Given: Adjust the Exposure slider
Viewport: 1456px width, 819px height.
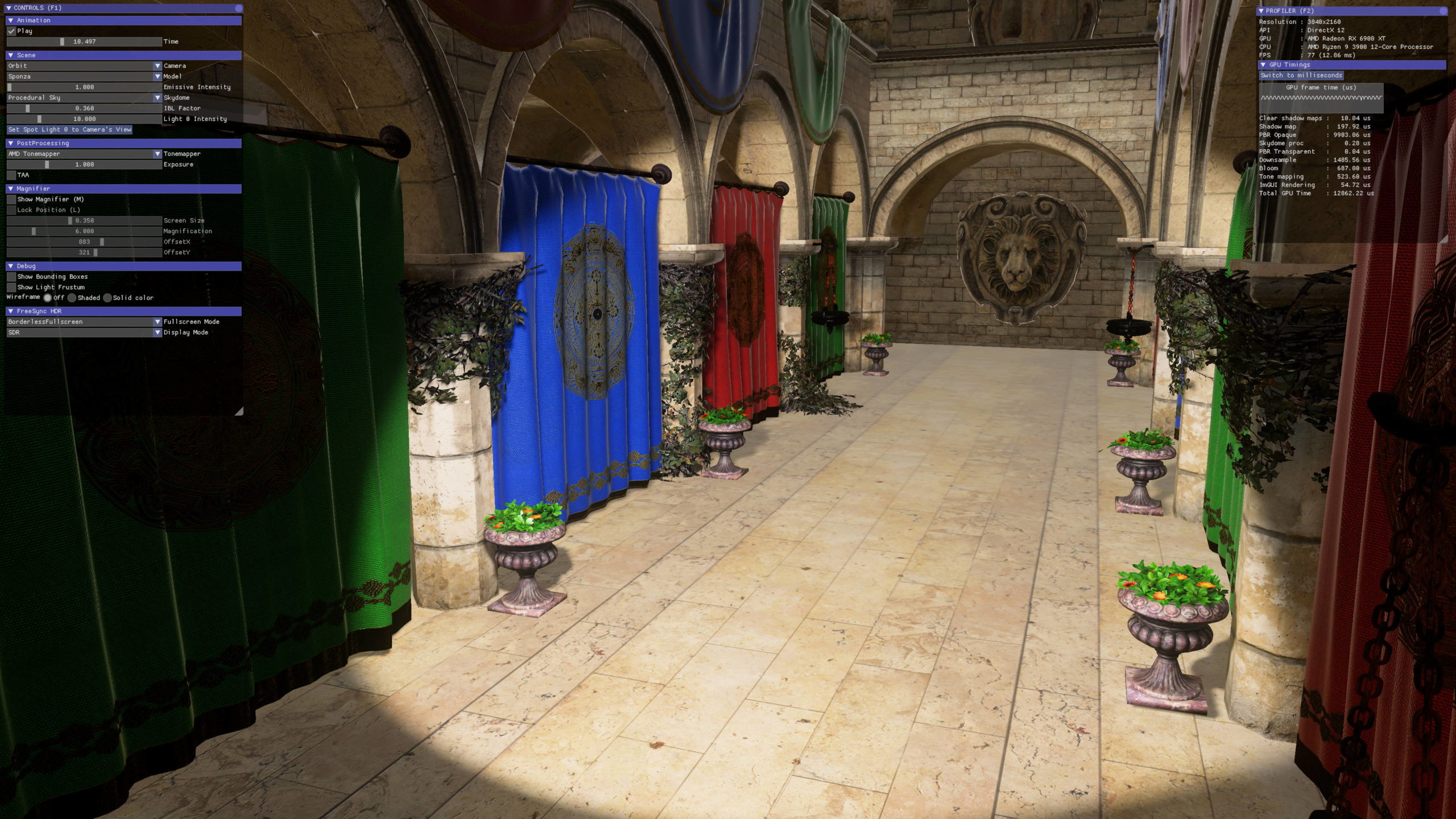Looking at the screenshot, I should [84, 164].
